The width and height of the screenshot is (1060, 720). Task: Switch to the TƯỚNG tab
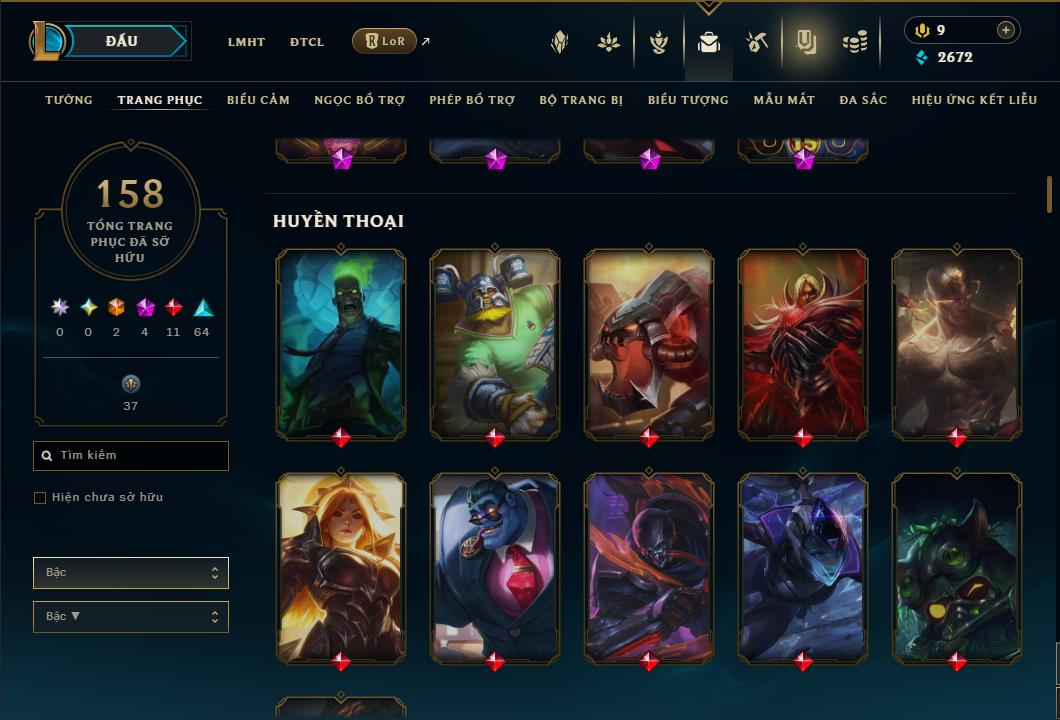click(x=69, y=100)
